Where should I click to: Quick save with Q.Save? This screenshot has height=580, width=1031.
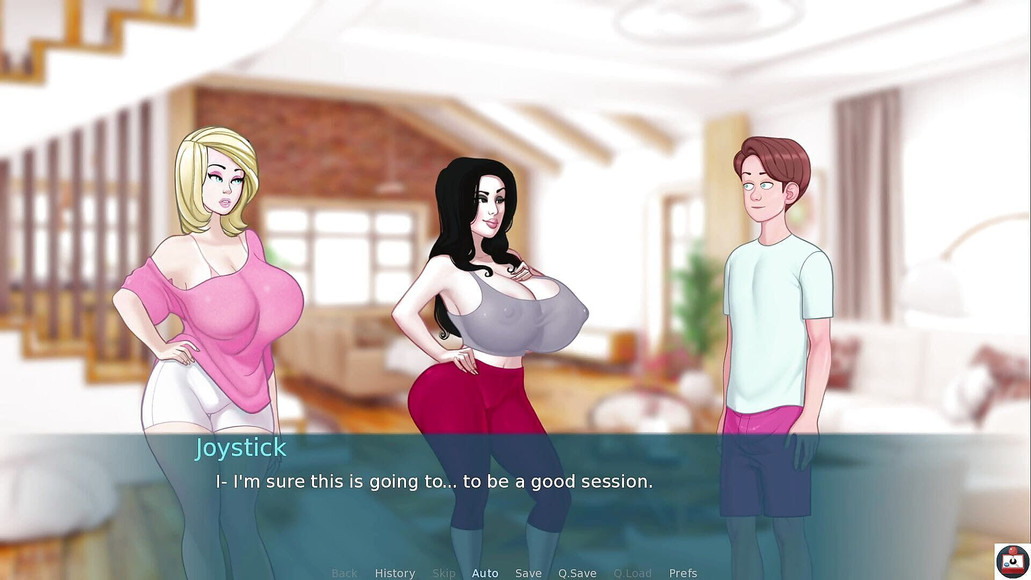pyautogui.click(x=577, y=573)
